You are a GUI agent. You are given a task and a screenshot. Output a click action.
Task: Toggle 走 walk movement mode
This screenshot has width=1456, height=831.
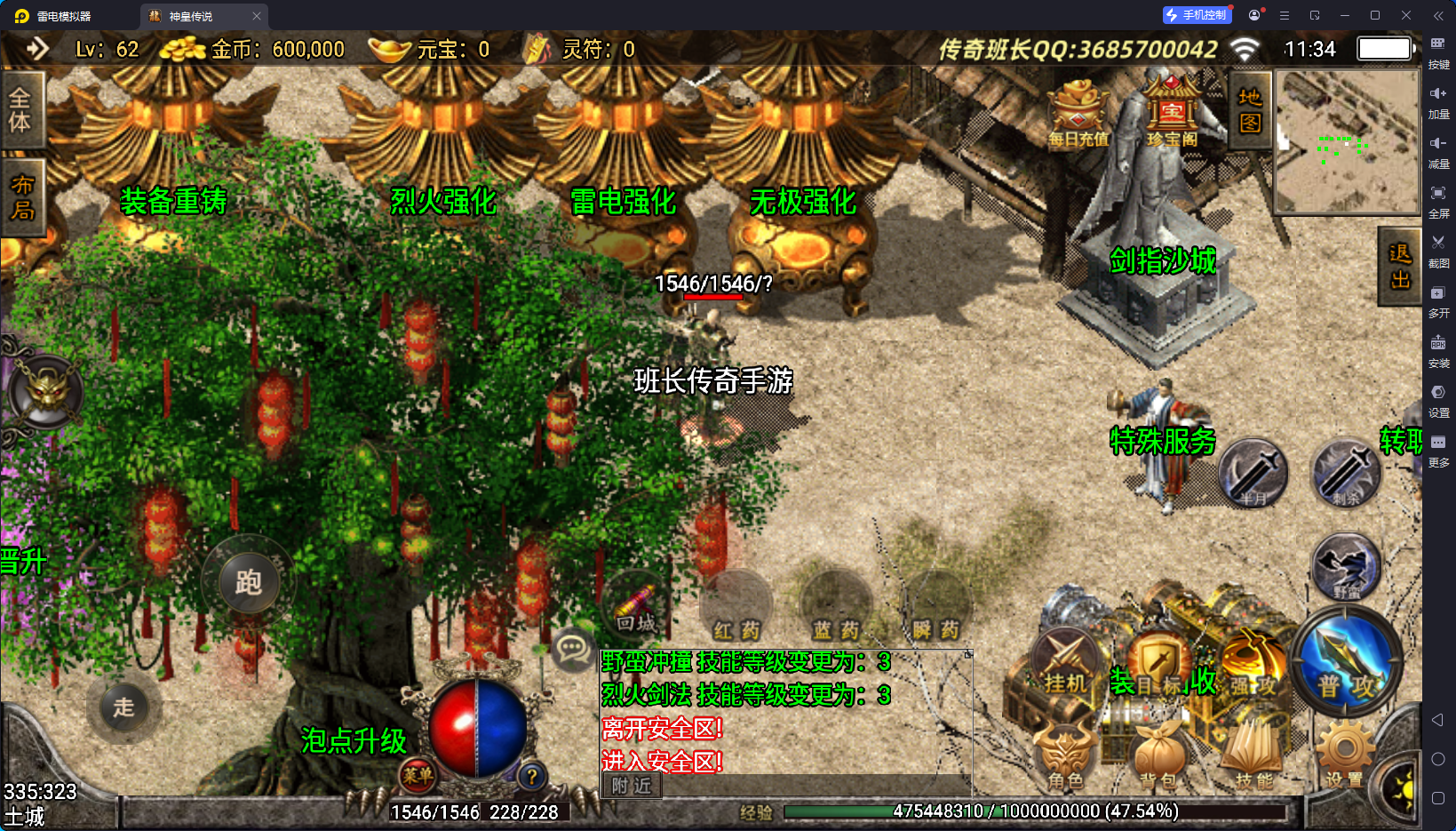[x=123, y=707]
